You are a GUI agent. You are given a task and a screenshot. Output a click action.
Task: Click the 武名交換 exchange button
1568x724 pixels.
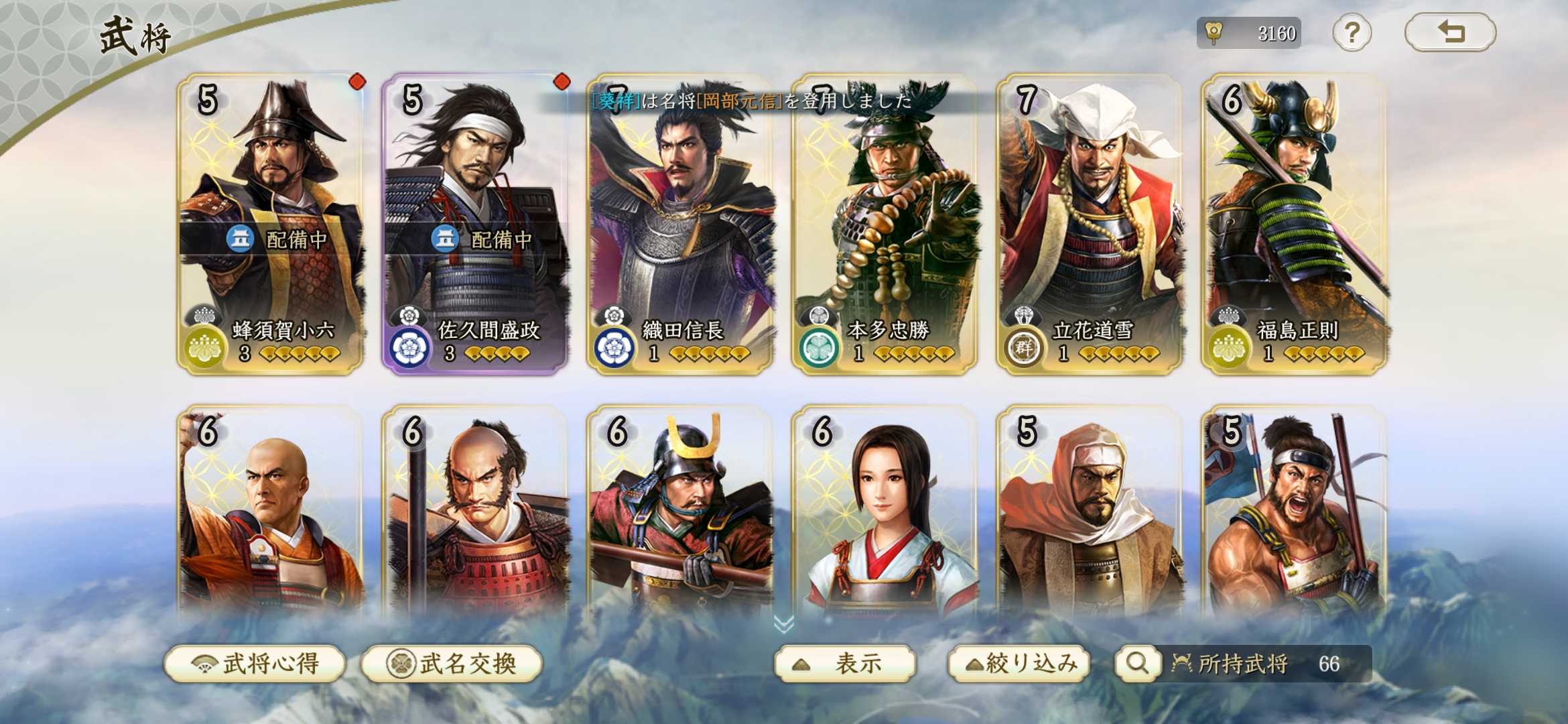click(x=452, y=664)
